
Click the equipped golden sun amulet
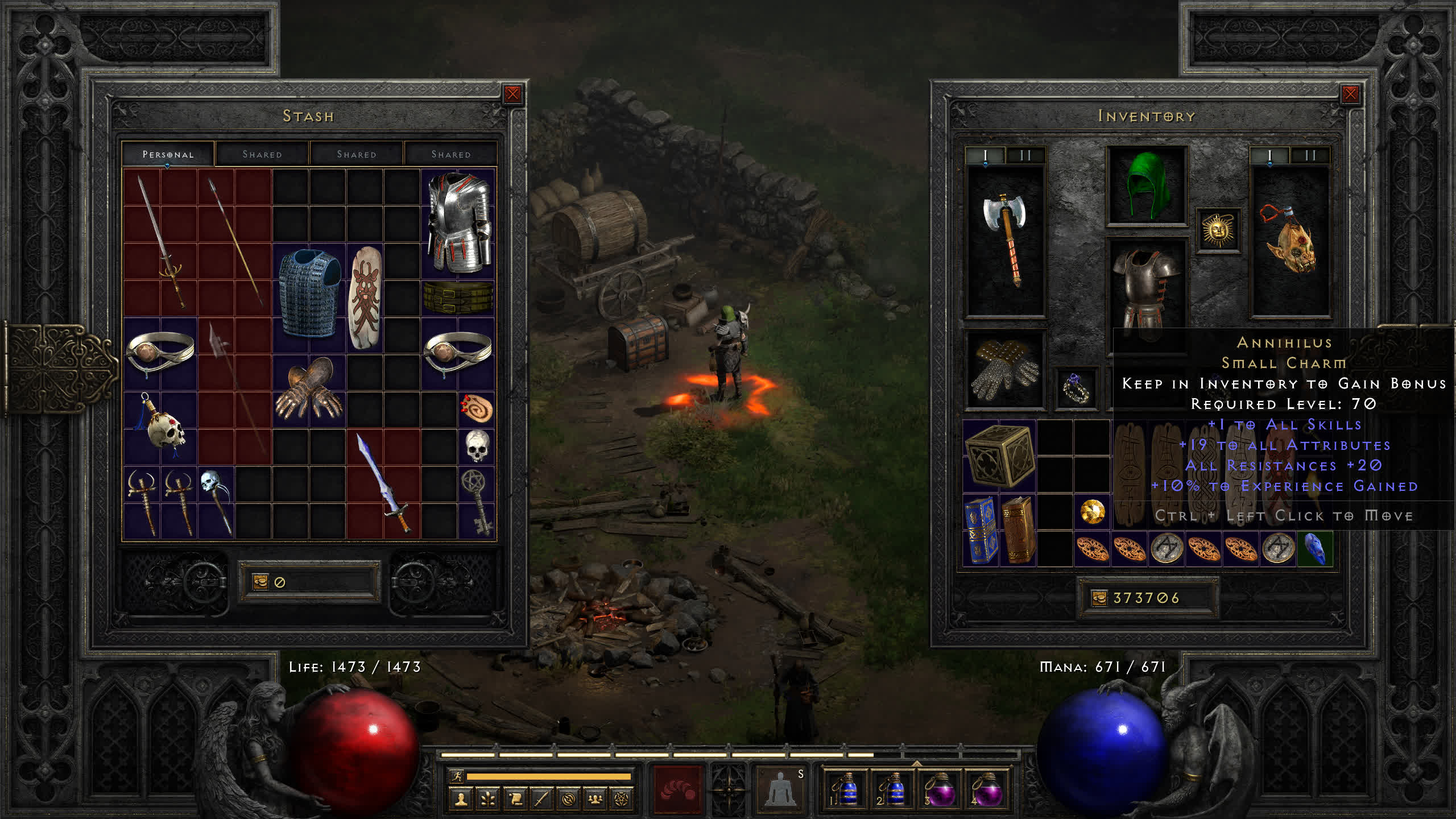(1217, 230)
